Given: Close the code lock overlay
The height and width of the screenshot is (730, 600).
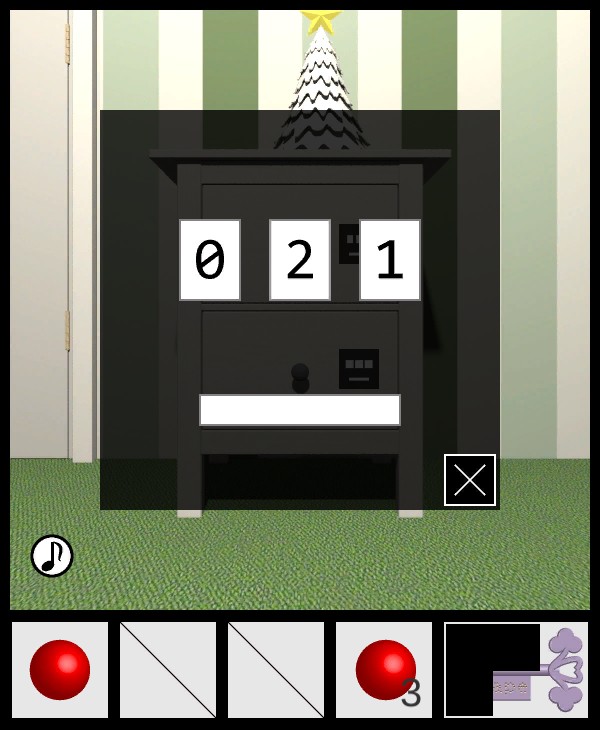Looking at the screenshot, I should (x=470, y=480).
